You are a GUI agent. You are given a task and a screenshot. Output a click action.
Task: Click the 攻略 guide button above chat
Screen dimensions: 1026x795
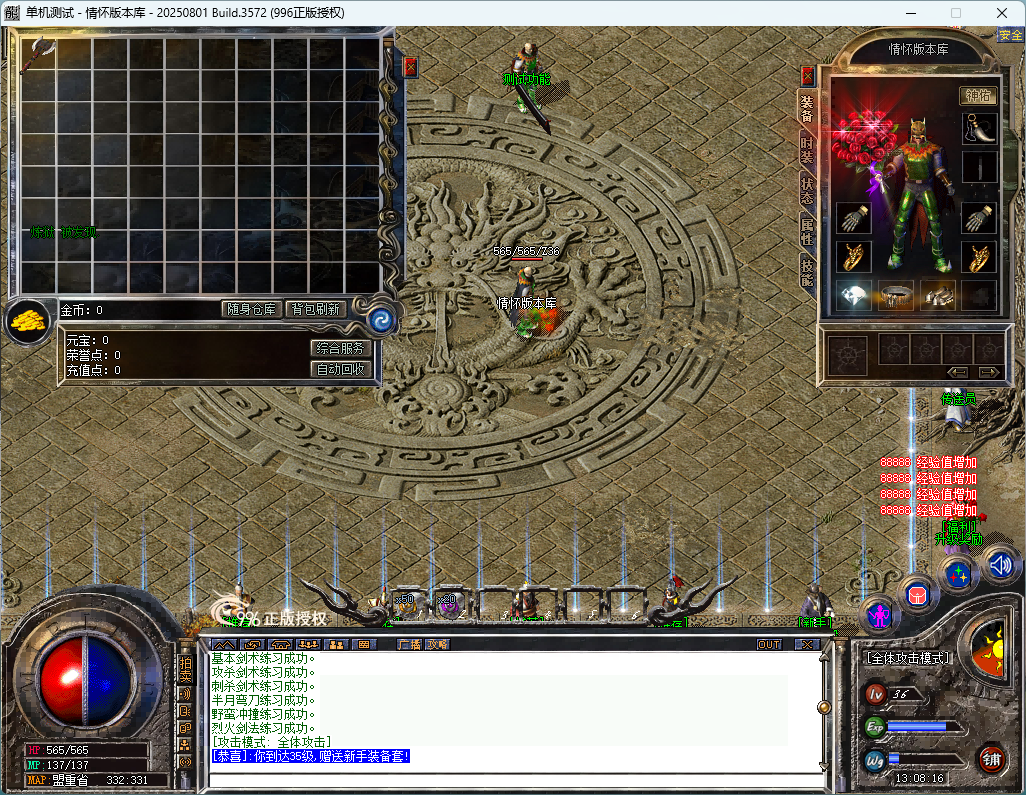pos(437,645)
